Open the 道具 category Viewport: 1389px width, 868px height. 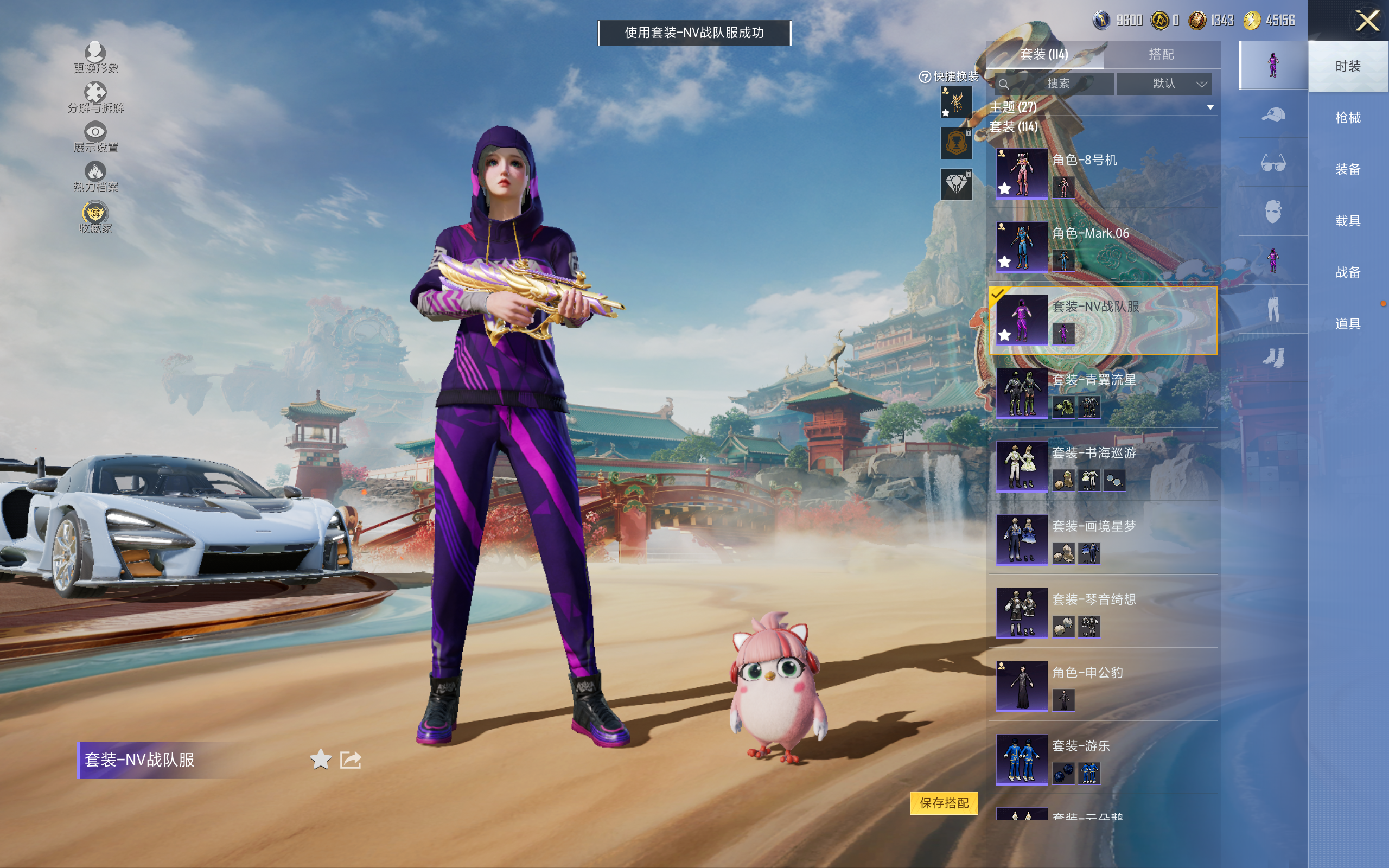[x=1347, y=324]
